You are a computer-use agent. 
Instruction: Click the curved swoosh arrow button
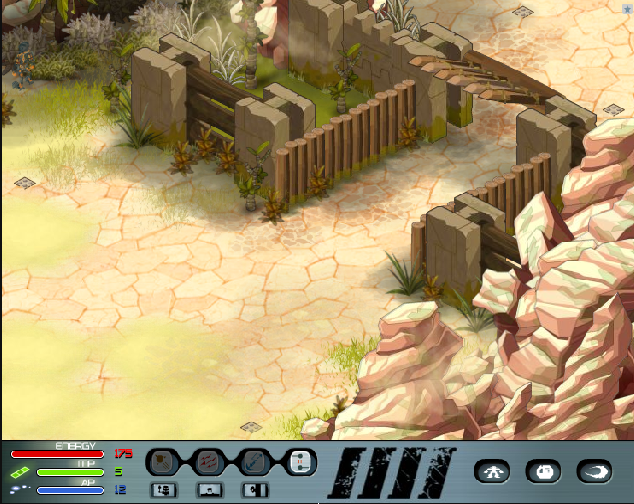click(x=595, y=471)
